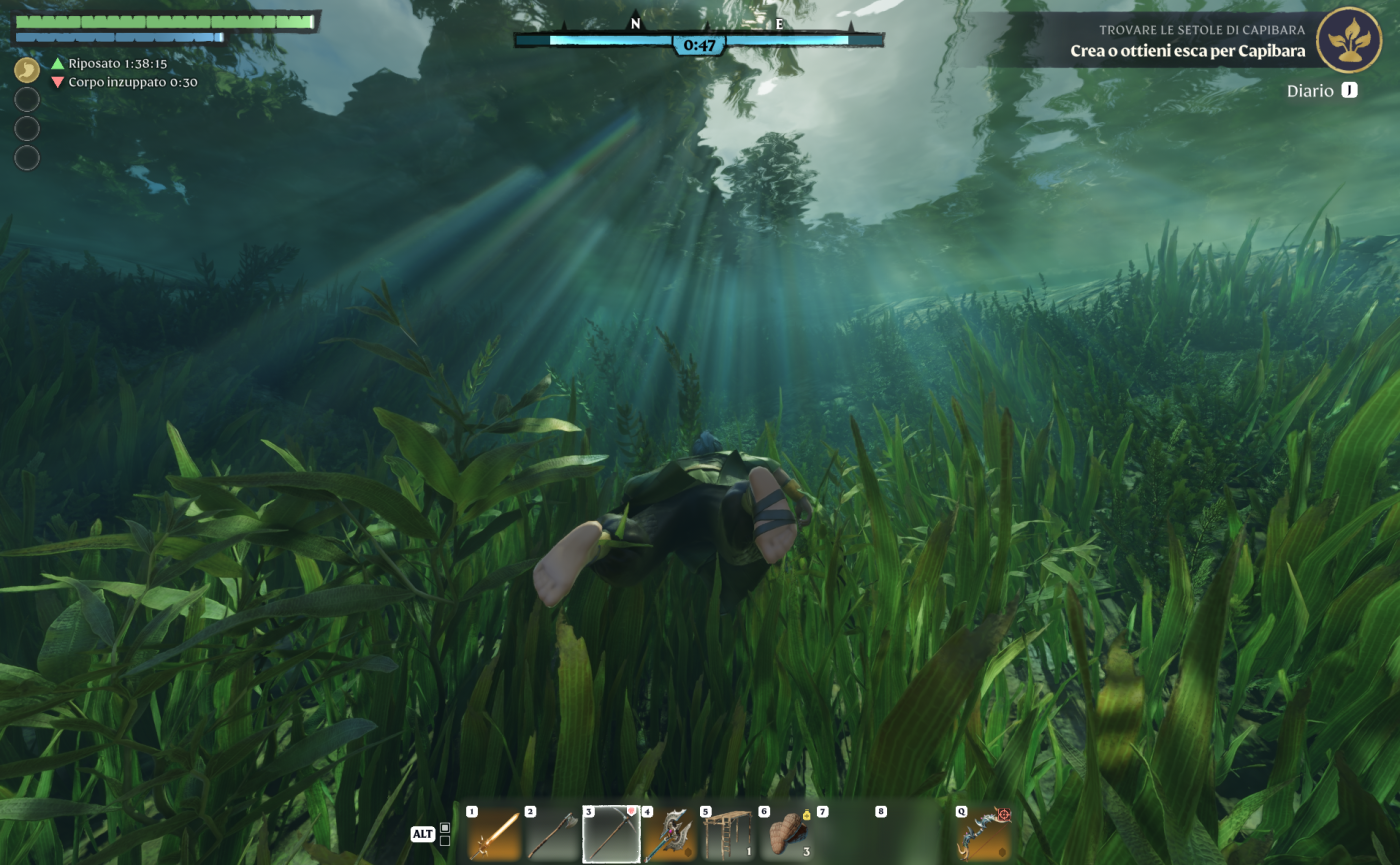Inspect the Riposato status effect
Image resolution: width=1400 pixels, height=865 pixels.
pos(110,63)
